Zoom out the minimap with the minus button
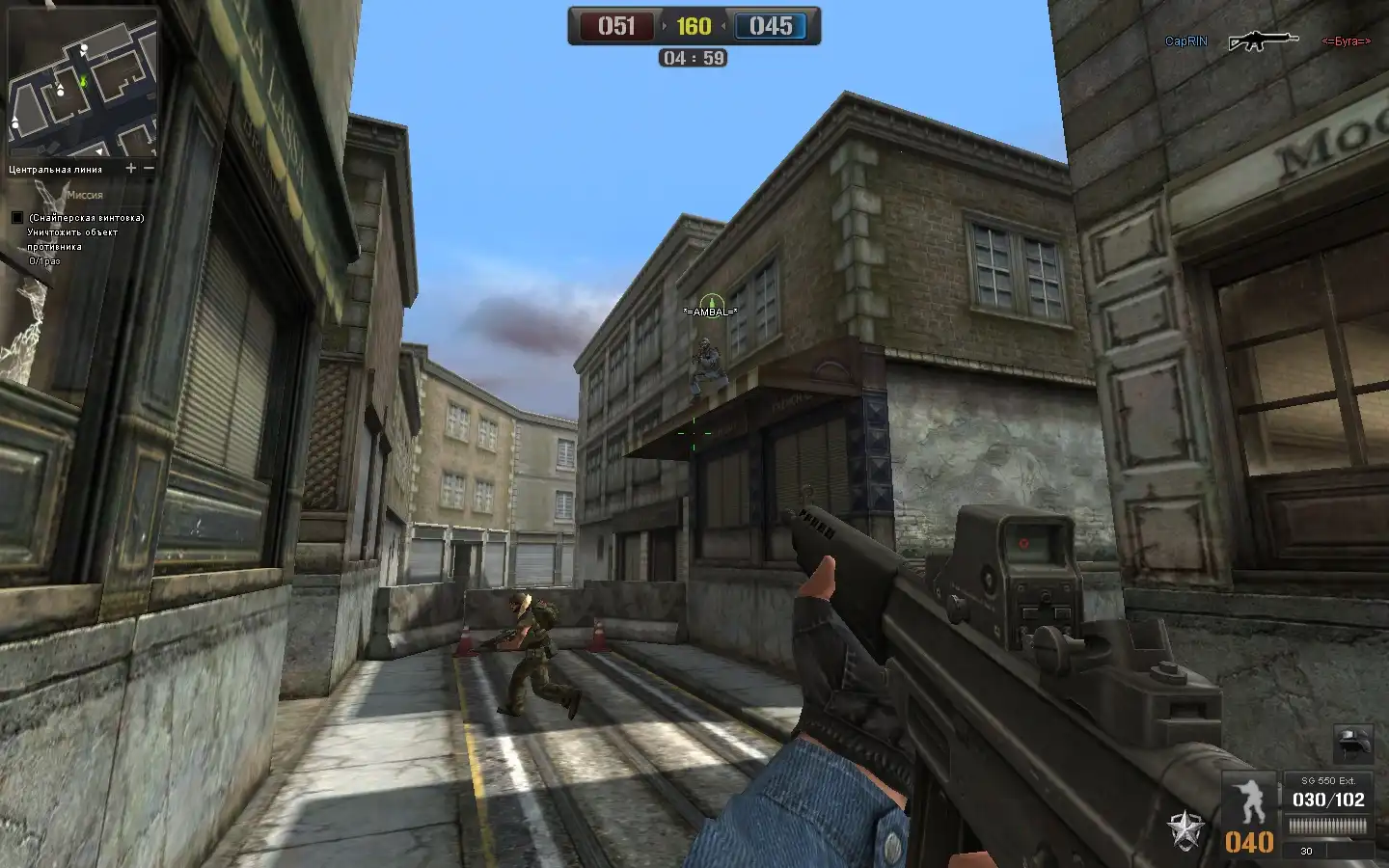1389x868 pixels. [149, 168]
